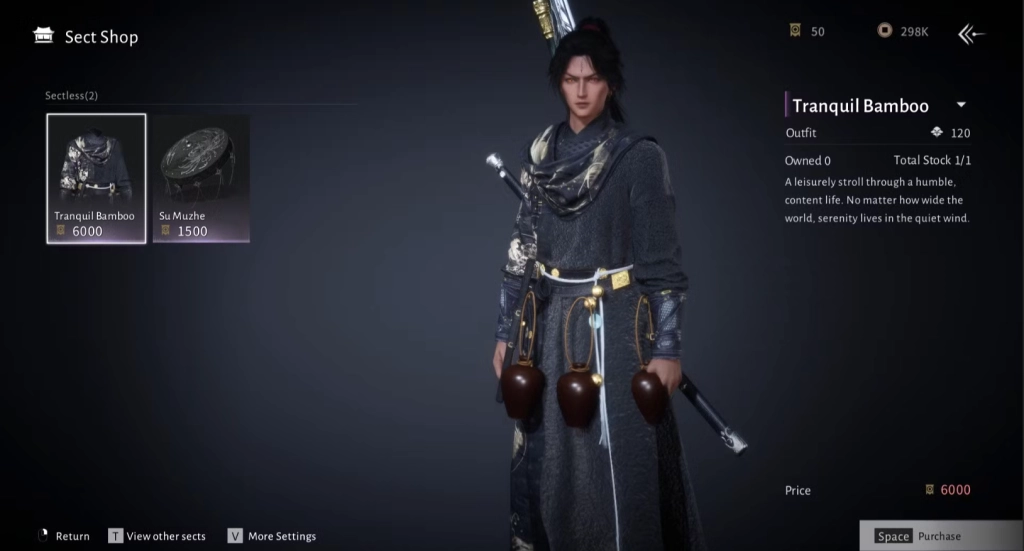The image size is (1024, 551).
Task: Click the 298K coin currency icon
Action: pos(884,31)
